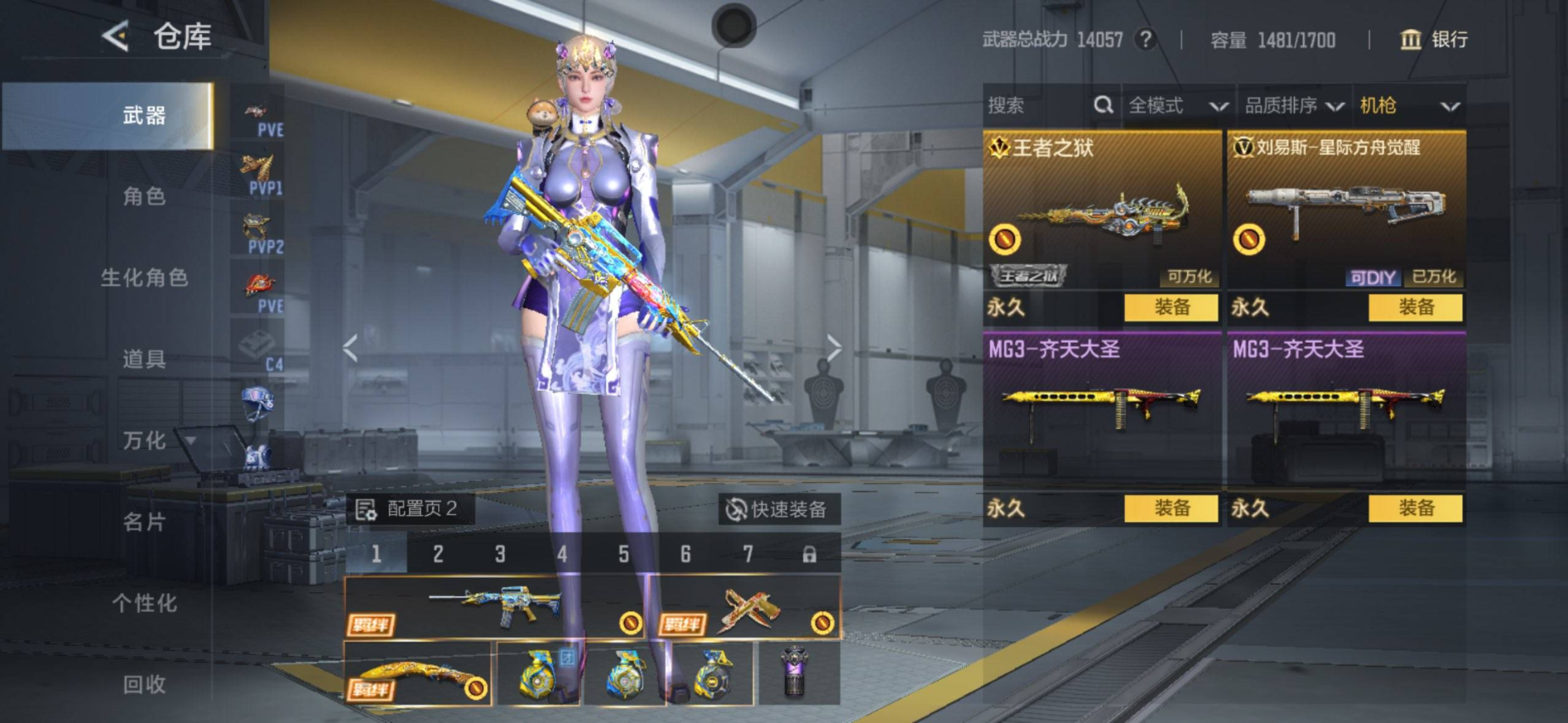
Task: Equip the 刘易斯-星际方舟觉醒 weapon
Action: (1415, 307)
